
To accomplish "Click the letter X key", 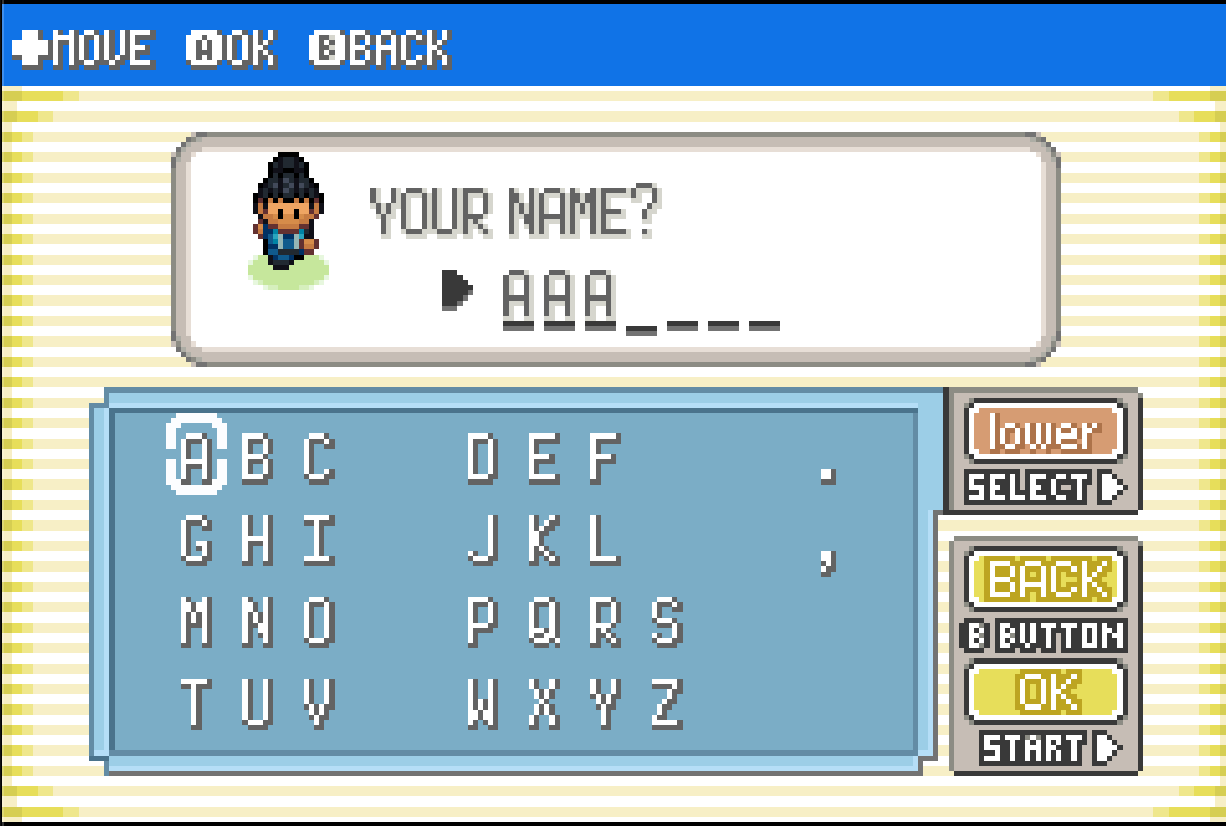I will pos(543,703).
